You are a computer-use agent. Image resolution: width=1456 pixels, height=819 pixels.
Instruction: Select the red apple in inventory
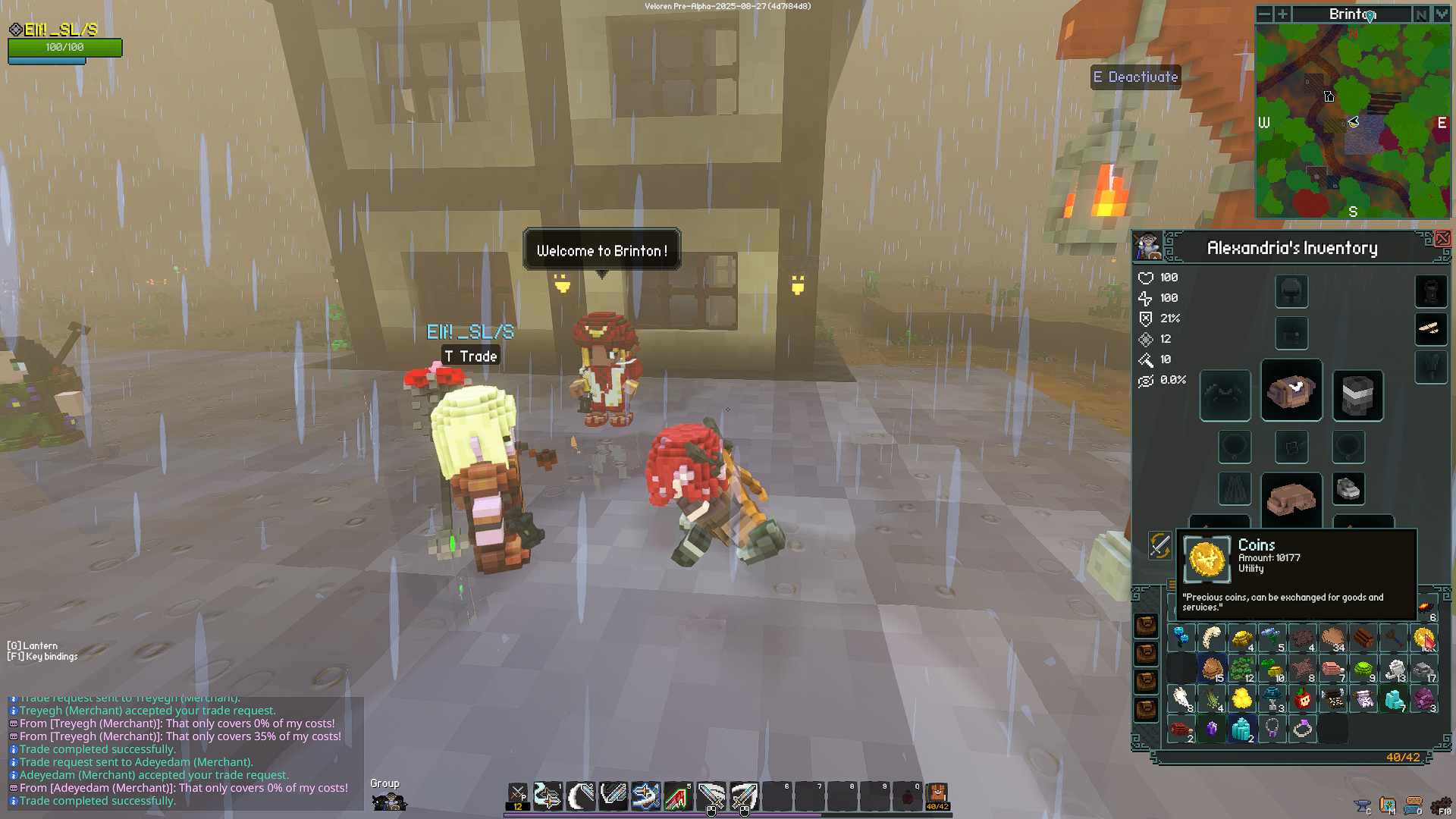(1303, 698)
